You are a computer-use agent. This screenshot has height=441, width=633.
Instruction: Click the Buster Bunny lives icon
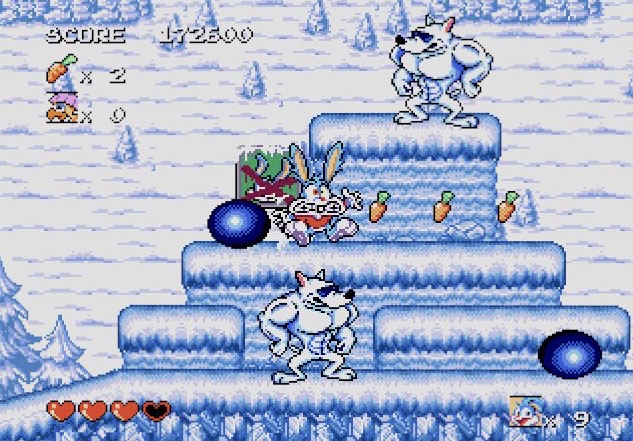coord(526,413)
